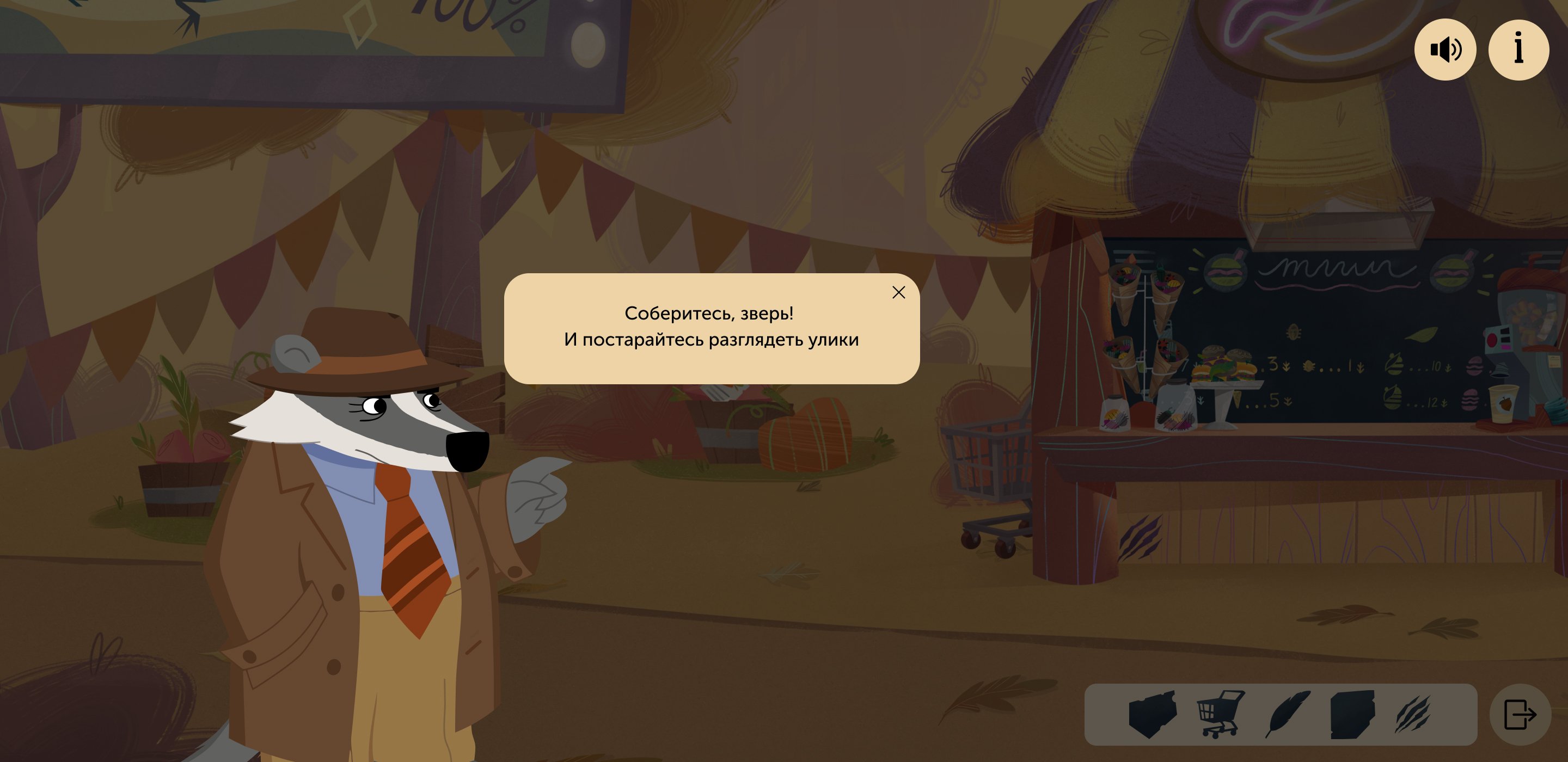The width and height of the screenshot is (1568, 762).
Task: Exit the scene with the door-arrow button
Action: click(x=1520, y=715)
